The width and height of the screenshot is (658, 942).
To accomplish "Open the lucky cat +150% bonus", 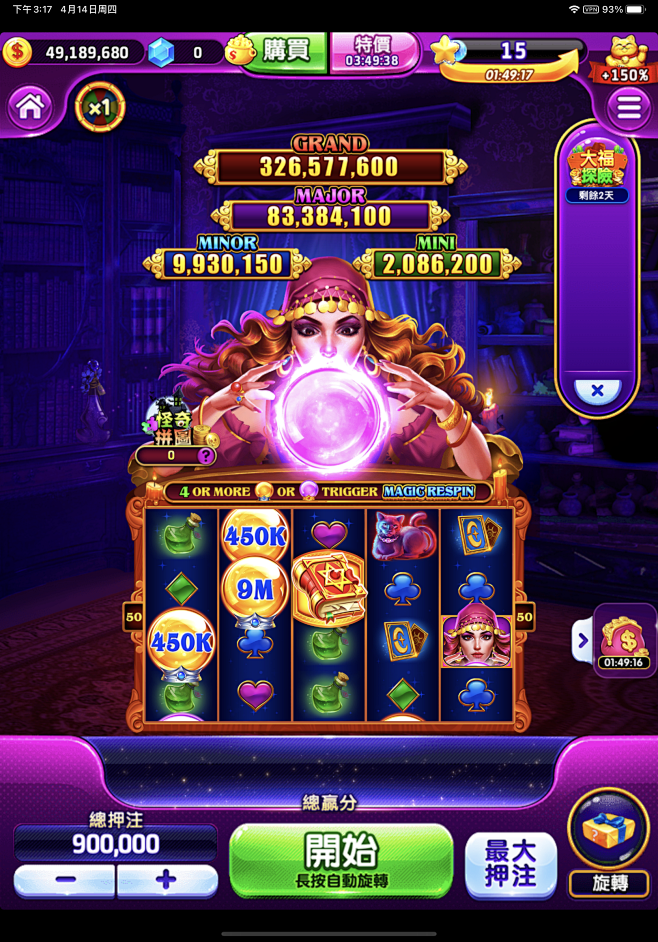I will point(626,59).
